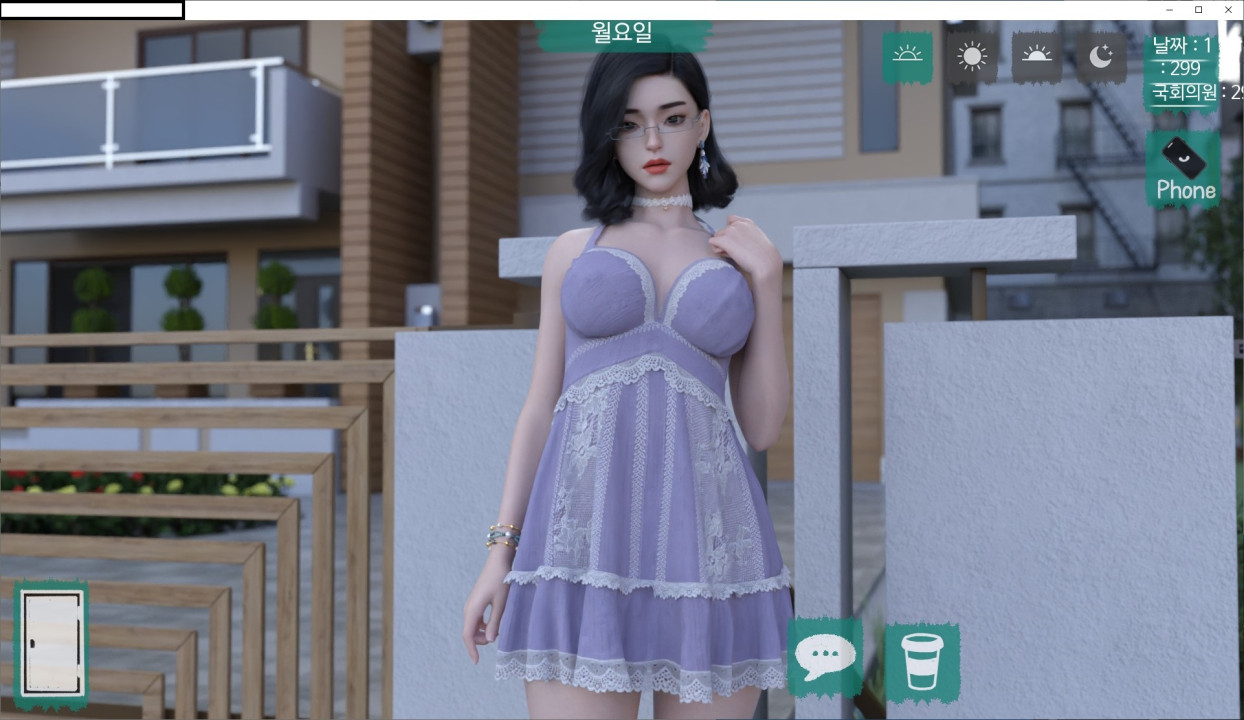
Task: Exit through the white door icon
Action: [52, 645]
